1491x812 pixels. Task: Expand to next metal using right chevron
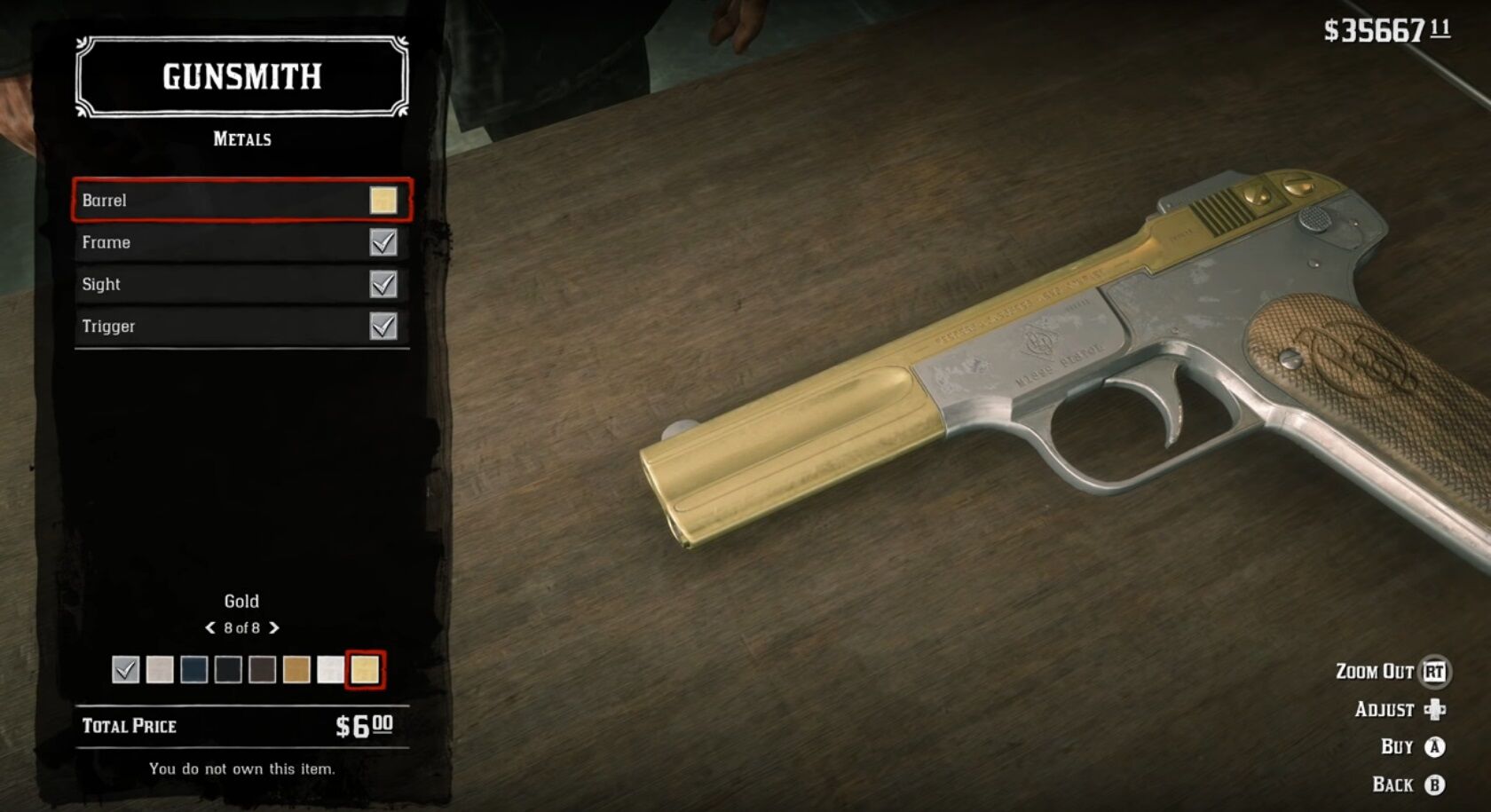(x=274, y=627)
